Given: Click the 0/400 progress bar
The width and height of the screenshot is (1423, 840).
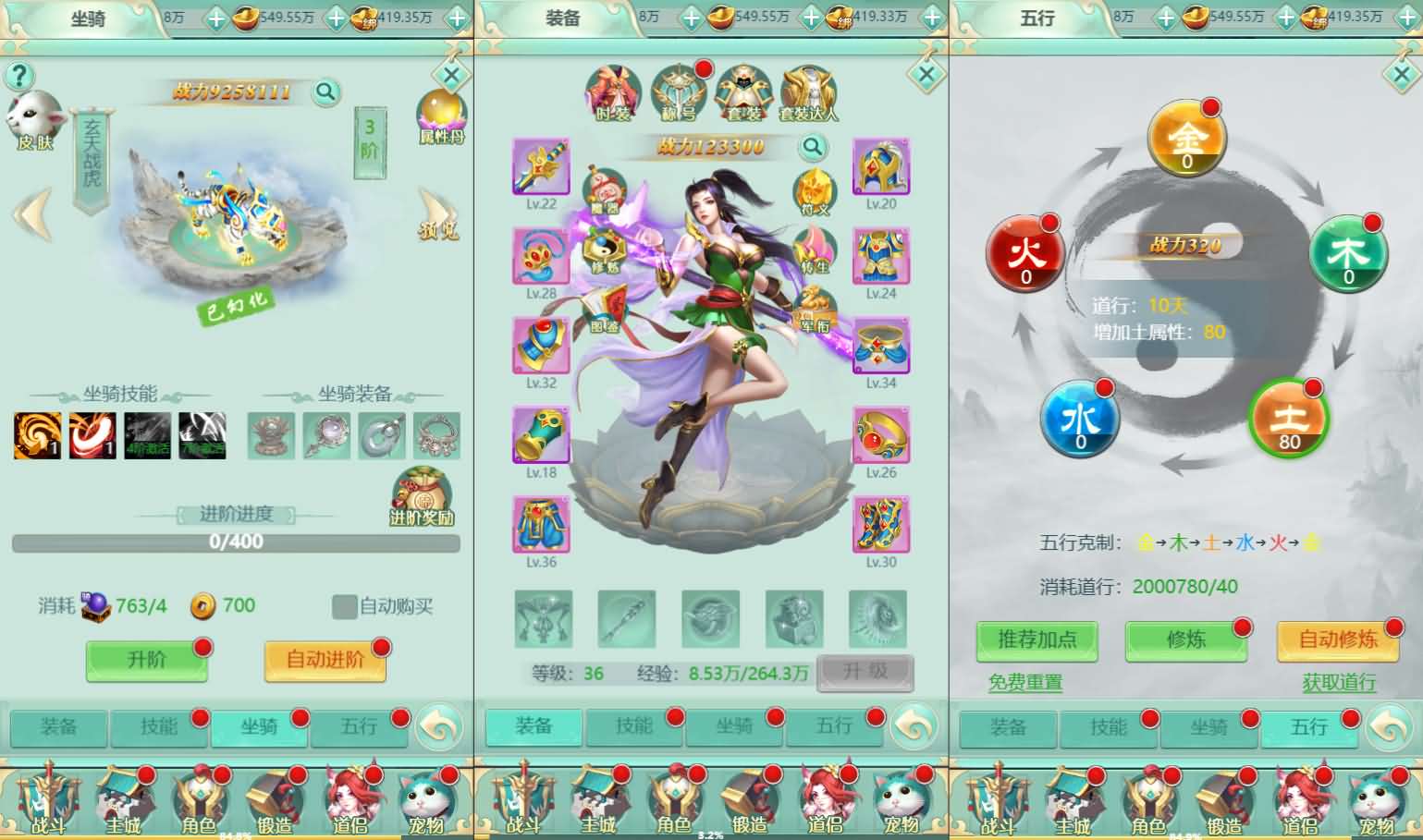Looking at the screenshot, I should [x=236, y=542].
